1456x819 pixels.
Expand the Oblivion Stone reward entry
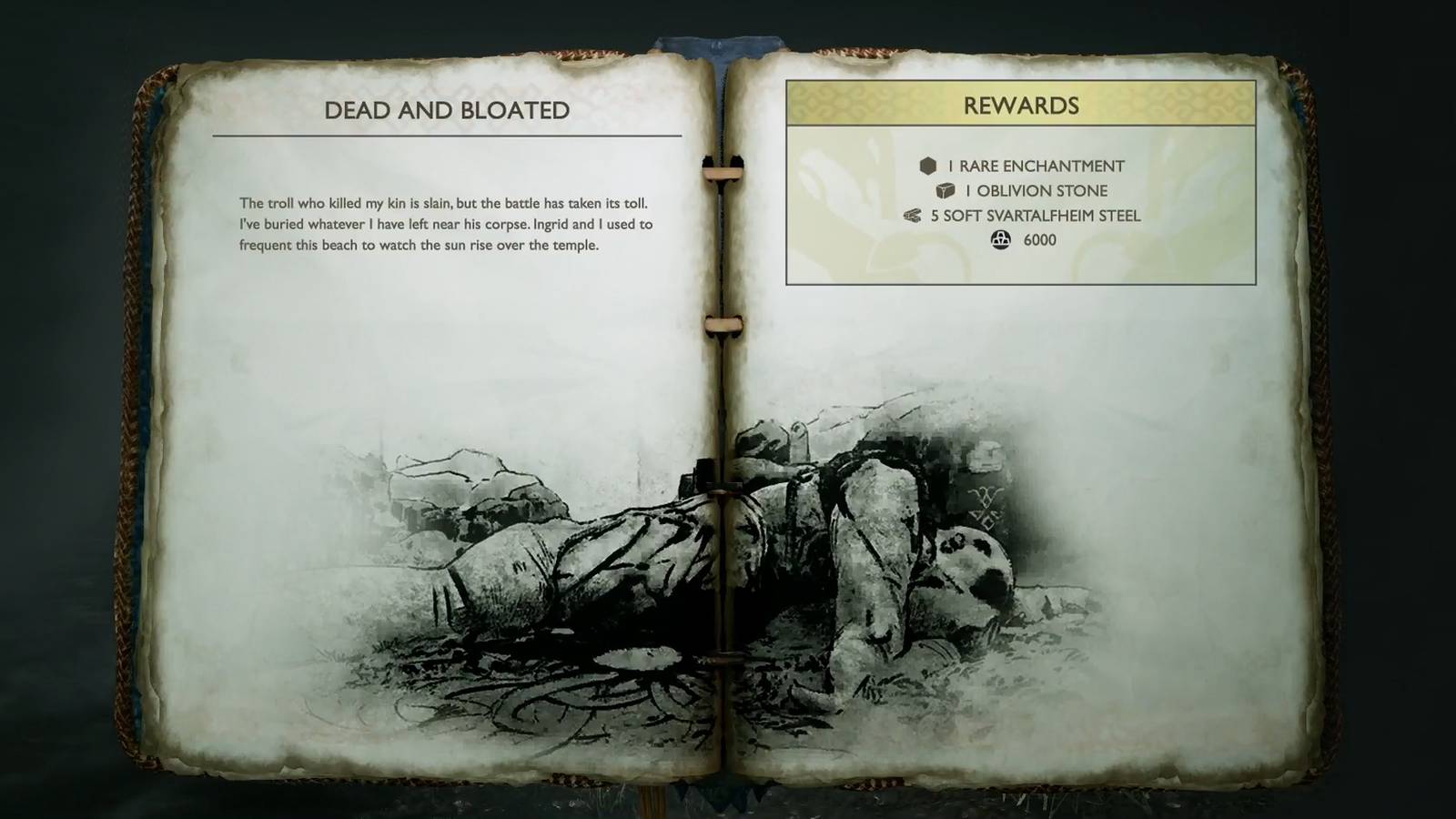click(x=1037, y=191)
